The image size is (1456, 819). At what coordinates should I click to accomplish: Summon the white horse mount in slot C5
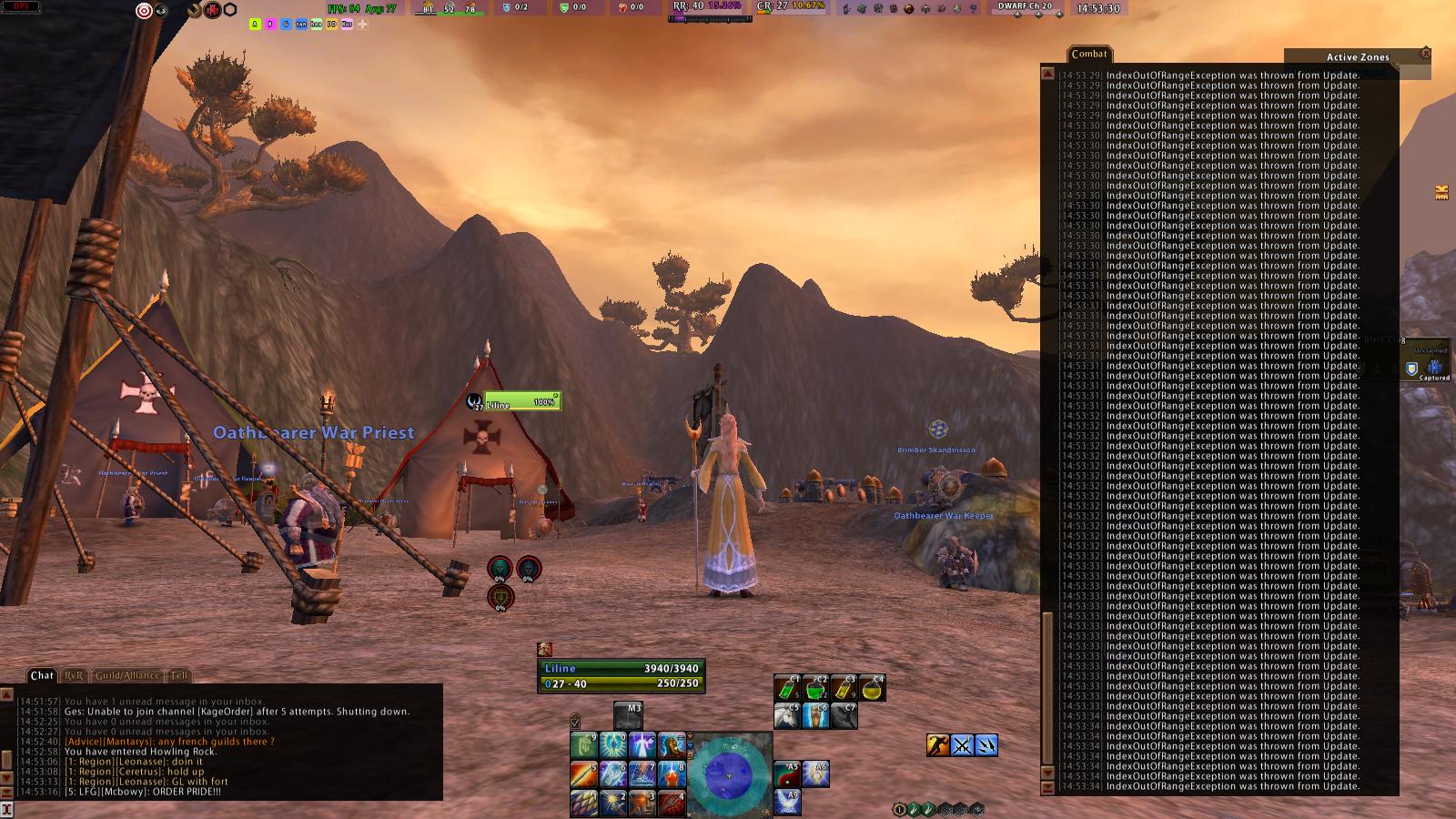pos(787,715)
